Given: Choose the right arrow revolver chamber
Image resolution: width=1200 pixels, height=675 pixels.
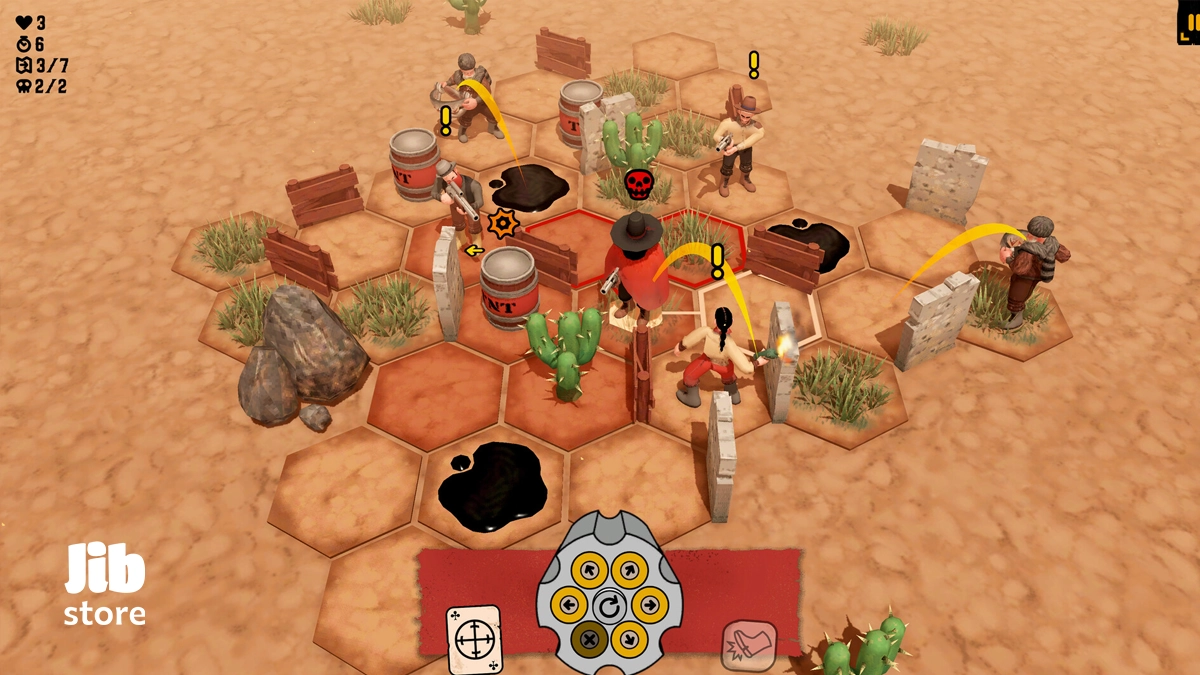Looking at the screenshot, I should (650, 604).
